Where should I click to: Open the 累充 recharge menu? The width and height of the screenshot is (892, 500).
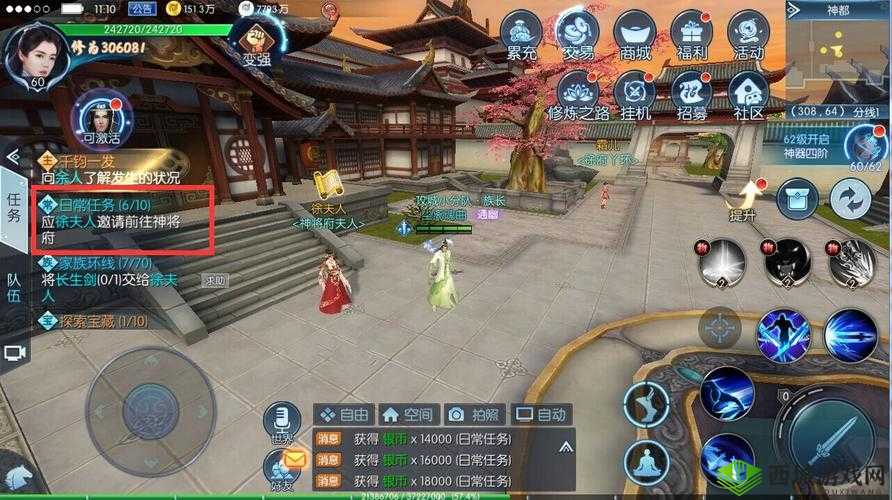(x=520, y=35)
